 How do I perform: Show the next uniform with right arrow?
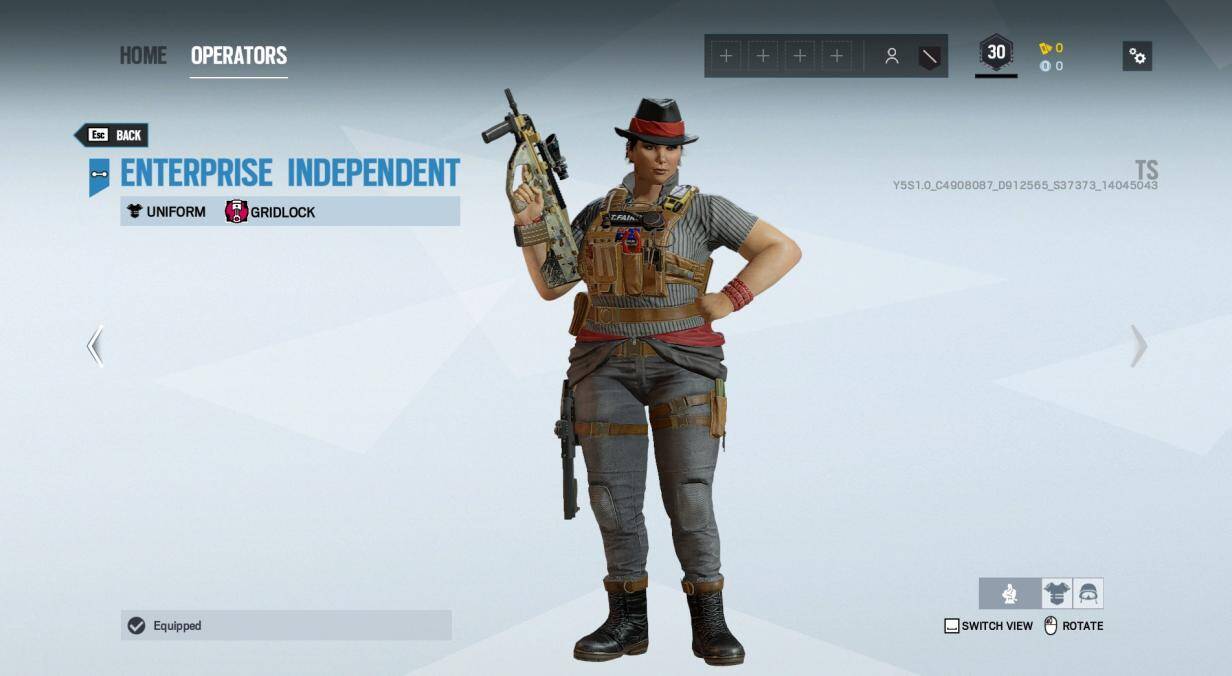[1138, 346]
